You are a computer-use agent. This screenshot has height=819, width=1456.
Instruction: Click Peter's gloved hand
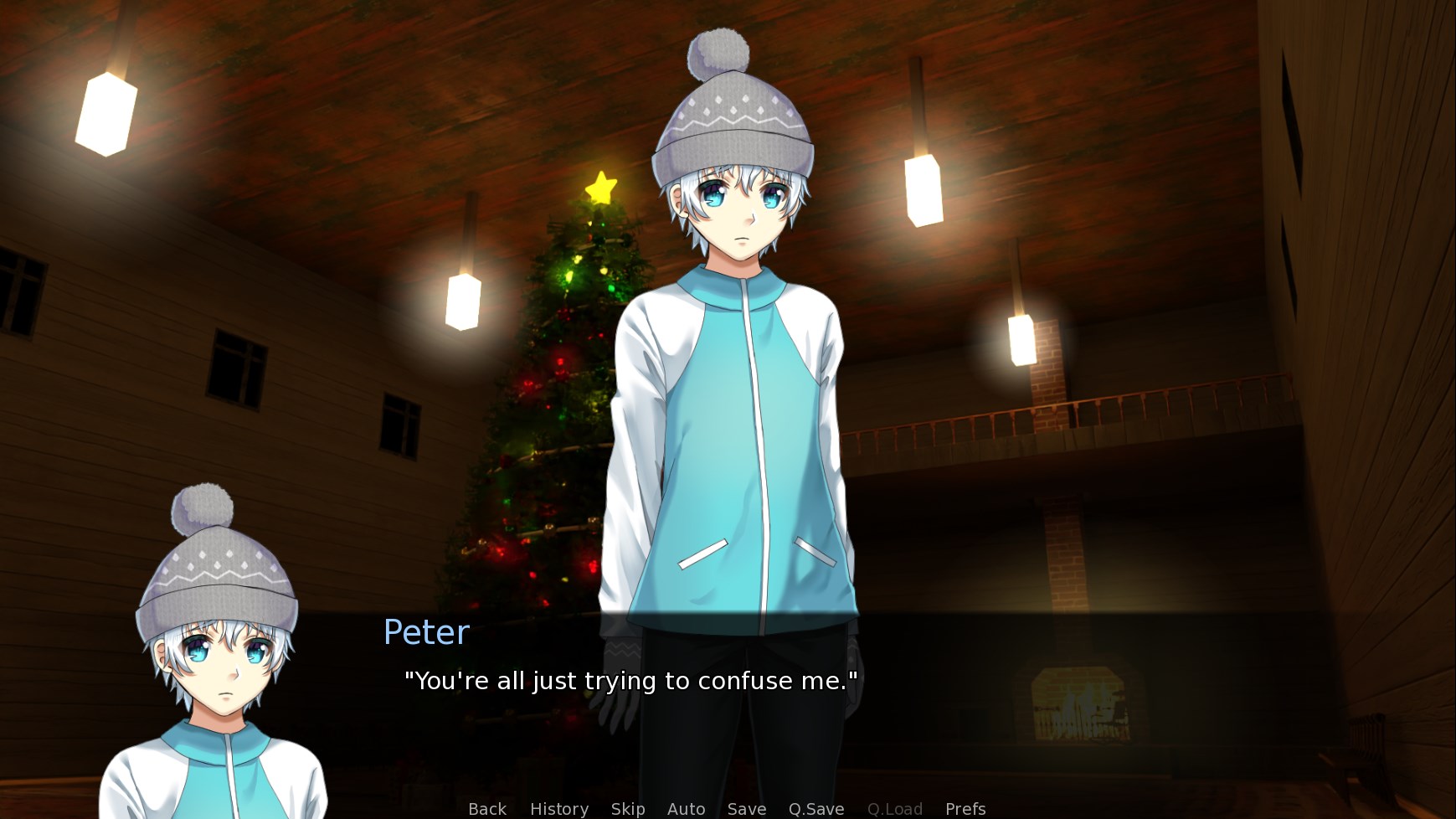[x=615, y=708]
